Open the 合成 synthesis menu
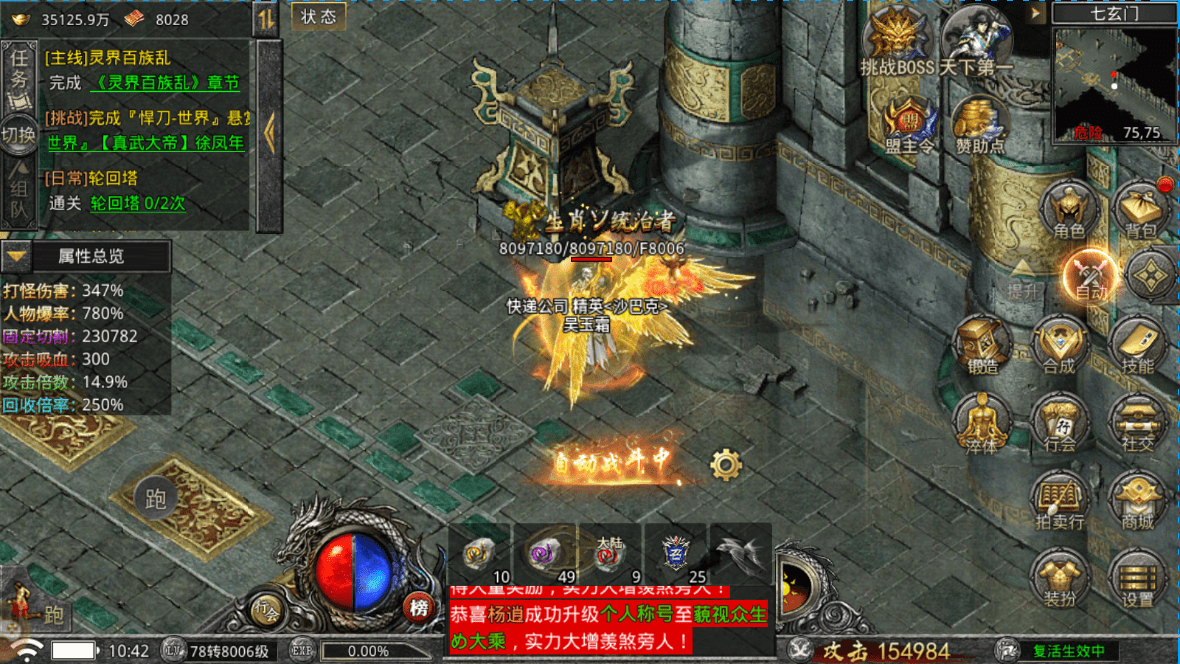This screenshot has height=664, width=1180. click(1059, 343)
